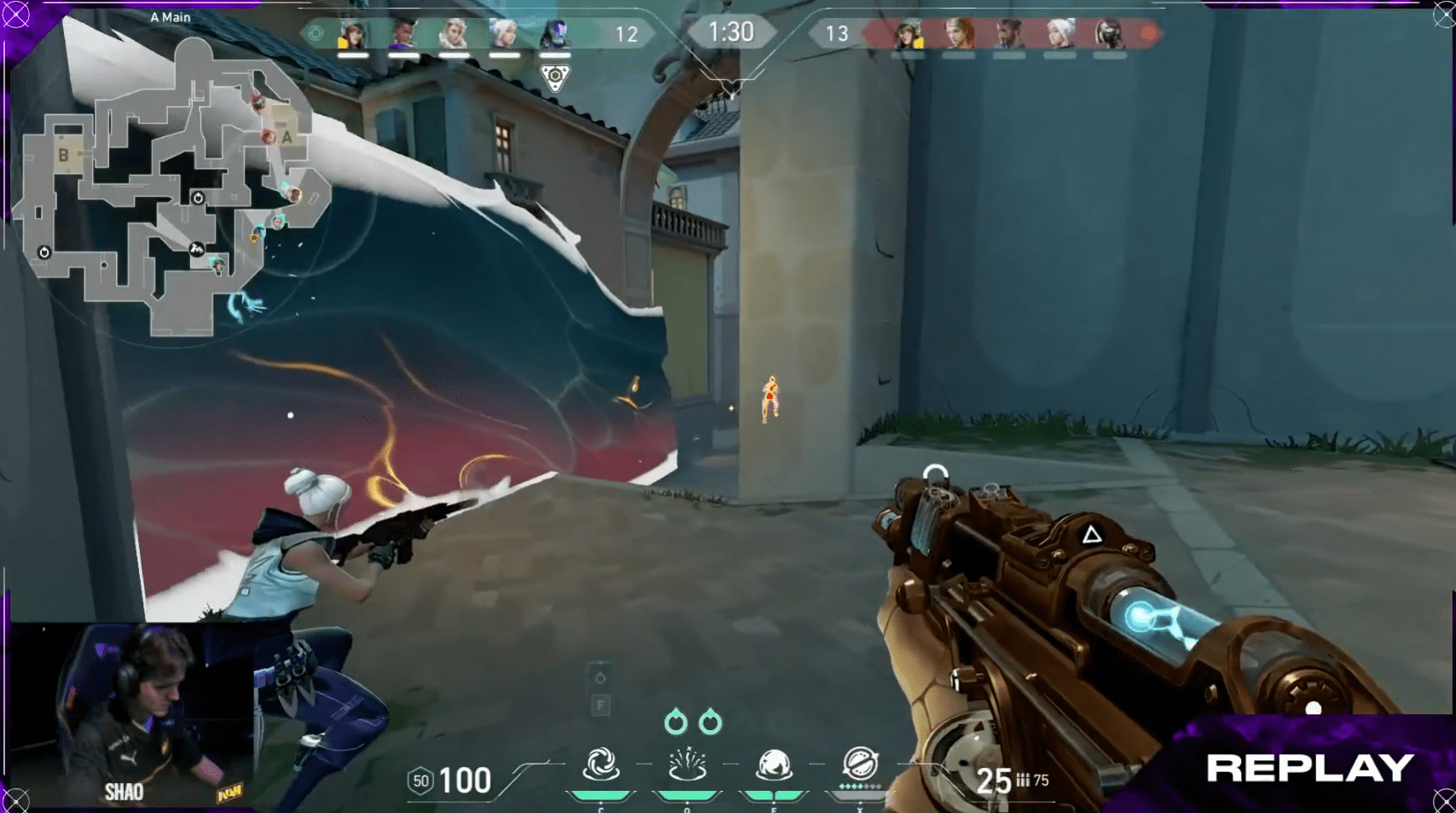Viewport: 1456px width, 813px height.
Task: Select Jett's portrait on the red team
Action: [1059, 34]
